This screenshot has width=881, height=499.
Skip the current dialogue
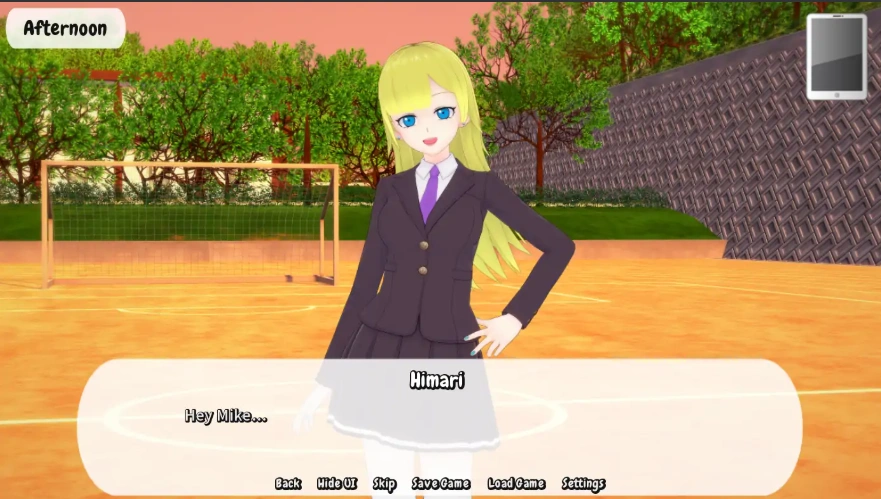point(384,484)
